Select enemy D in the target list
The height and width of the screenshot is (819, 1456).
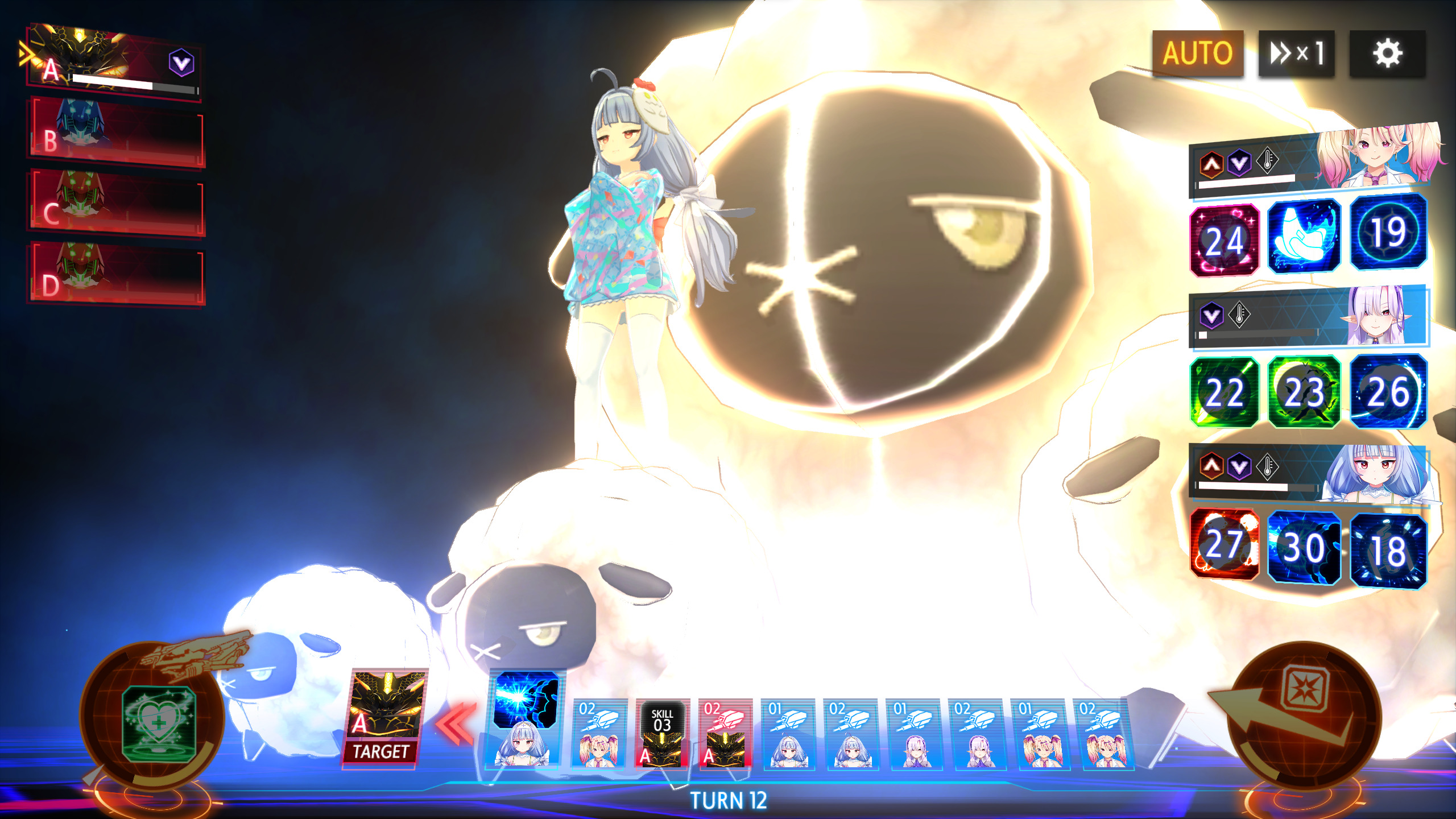click(x=117, y=275)
